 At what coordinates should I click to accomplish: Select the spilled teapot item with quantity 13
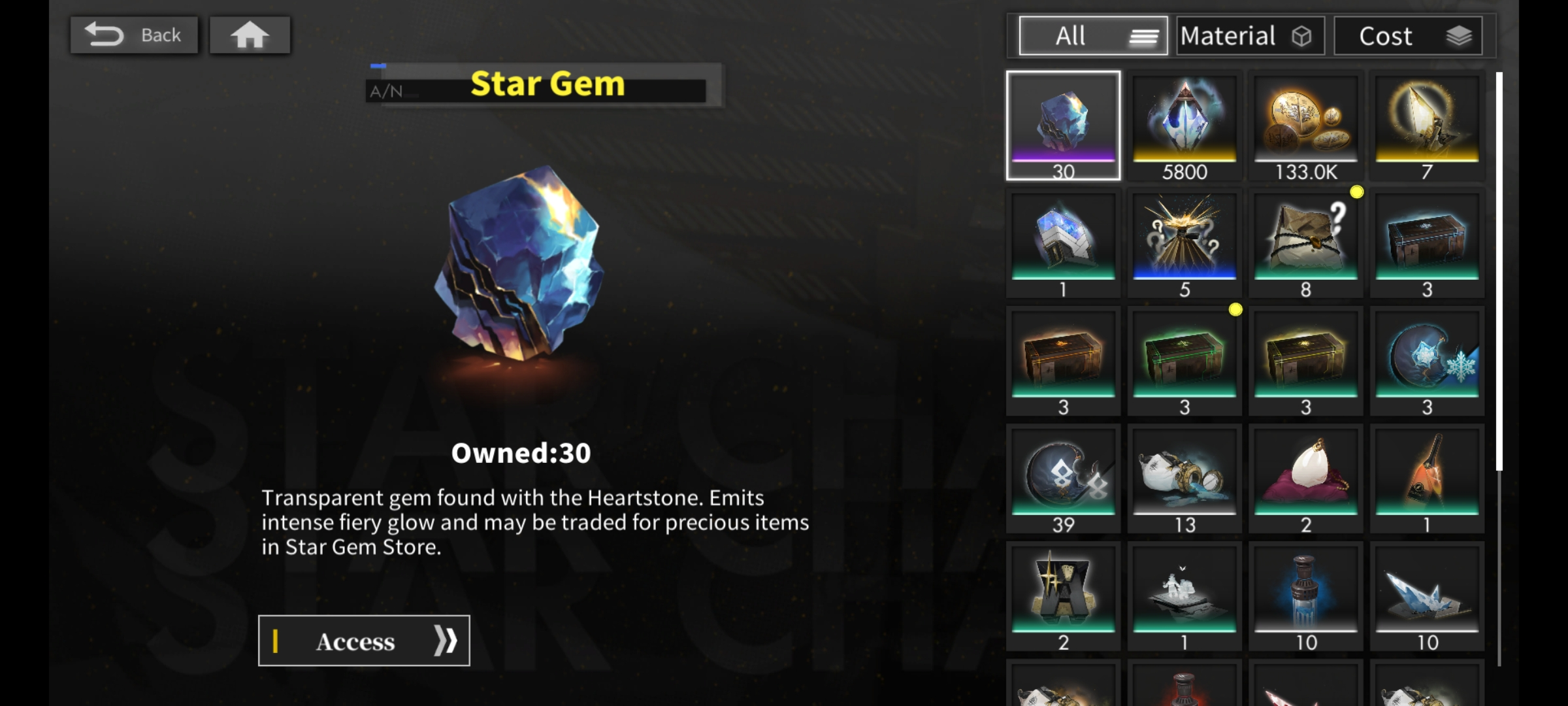[x=1184, y=479]
